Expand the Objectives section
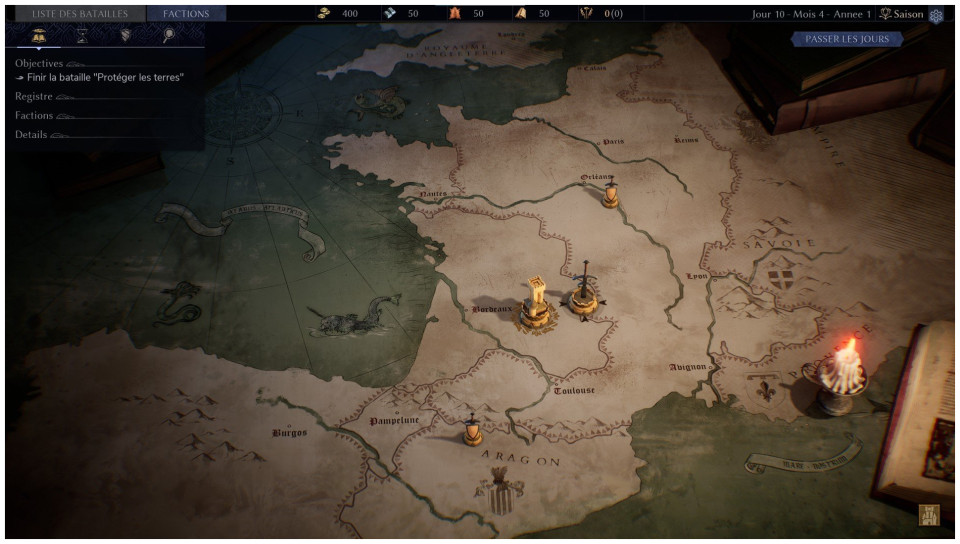 point(39,63)
